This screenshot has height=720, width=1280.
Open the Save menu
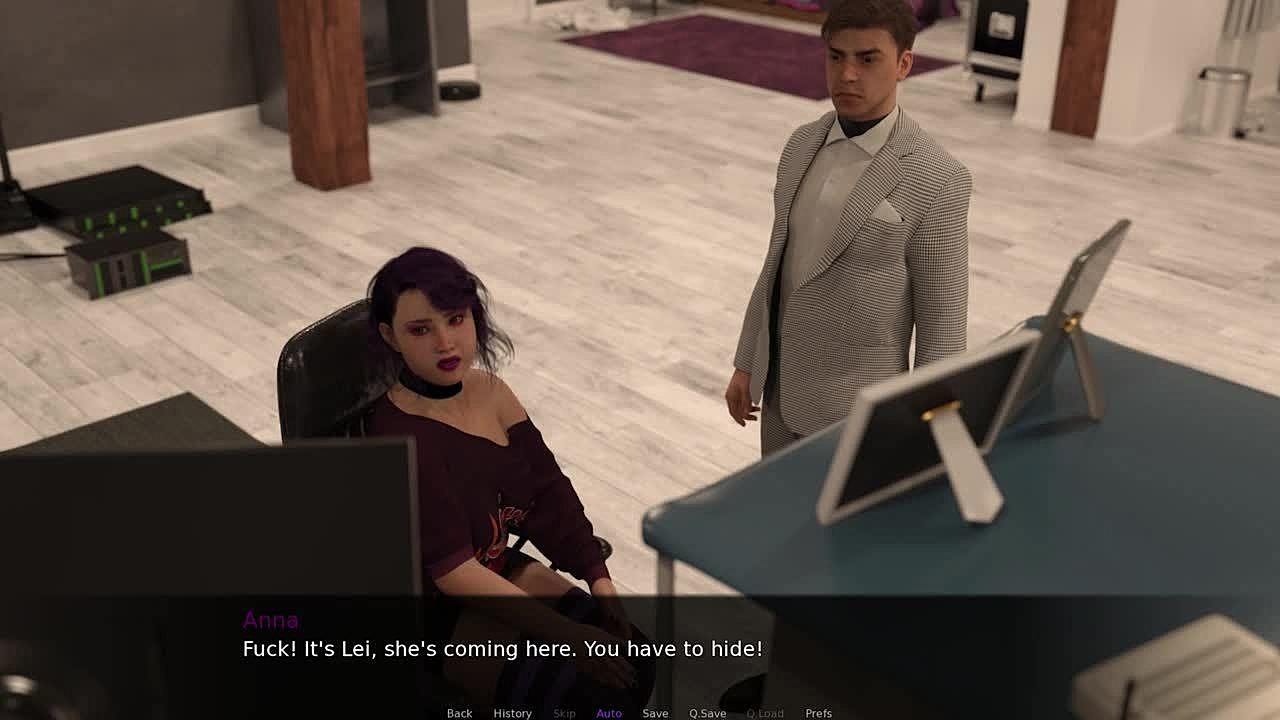pyautogui.click(x=655, y=713)
